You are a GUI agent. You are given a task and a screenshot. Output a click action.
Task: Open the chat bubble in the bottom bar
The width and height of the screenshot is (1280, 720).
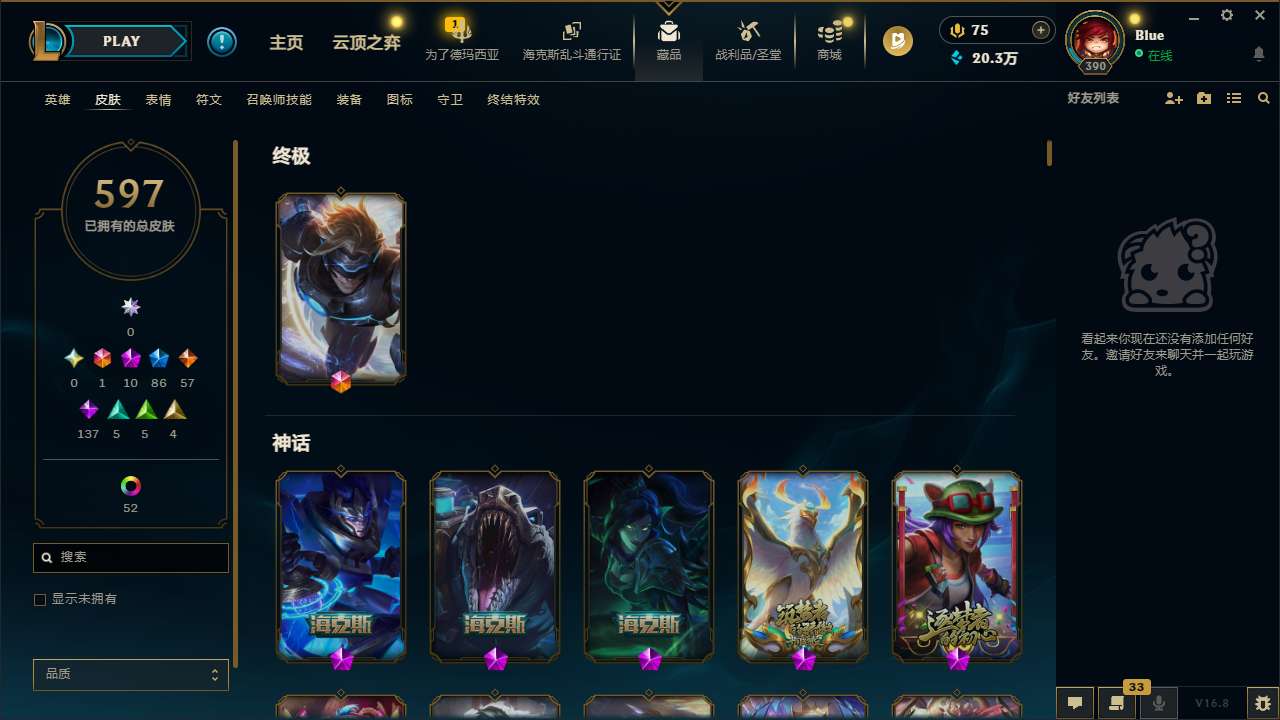click(1075, 703)
